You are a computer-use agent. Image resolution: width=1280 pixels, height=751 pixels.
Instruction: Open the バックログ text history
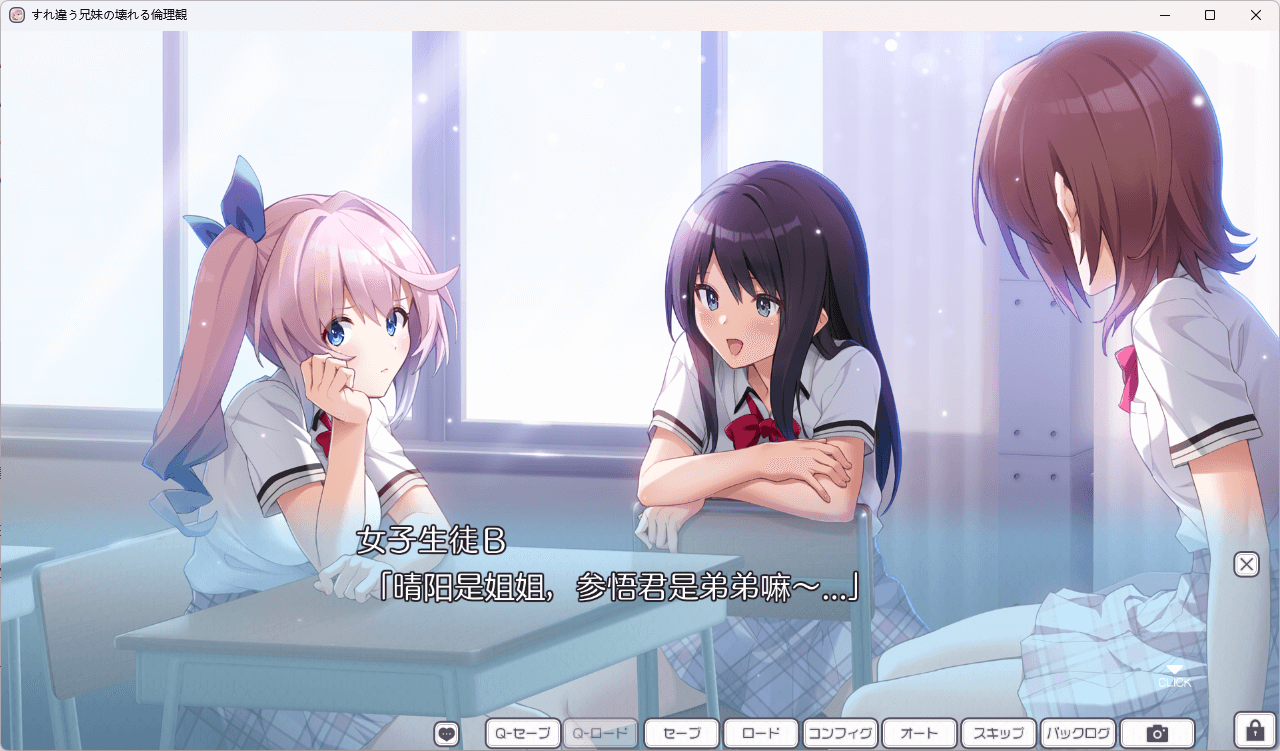pyautogui.click(x=1079, y=732)
